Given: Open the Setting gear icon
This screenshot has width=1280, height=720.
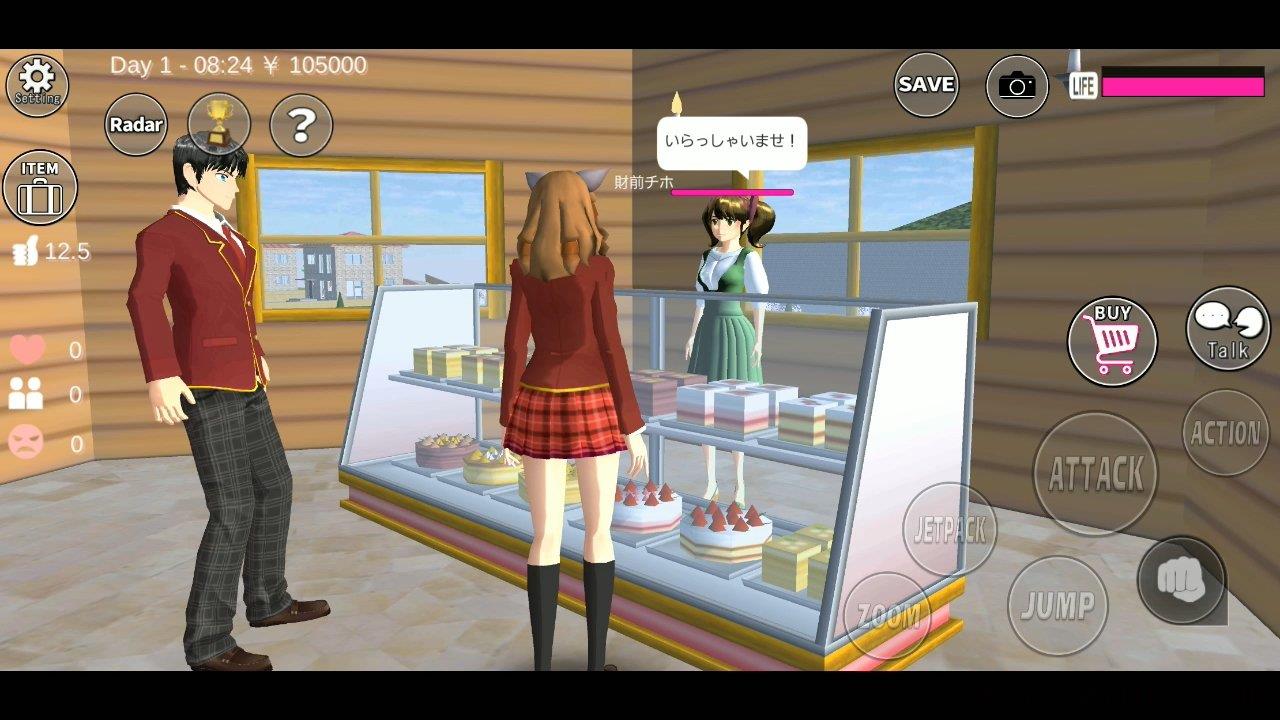Looking at the screenshot, I should (37, 85).
